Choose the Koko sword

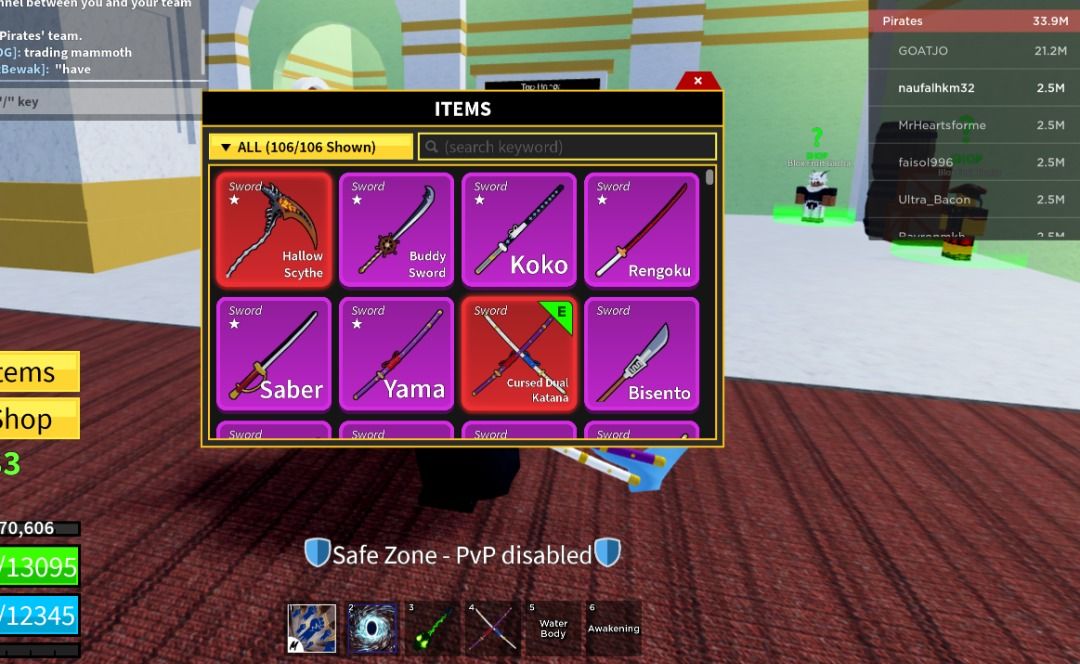[x=519, y=230]
